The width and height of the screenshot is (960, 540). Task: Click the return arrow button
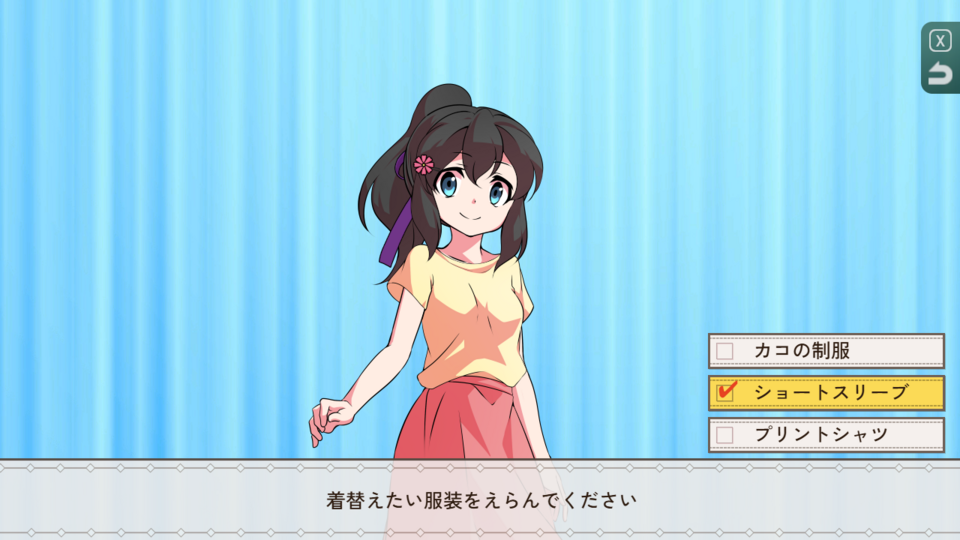point(940,74)
